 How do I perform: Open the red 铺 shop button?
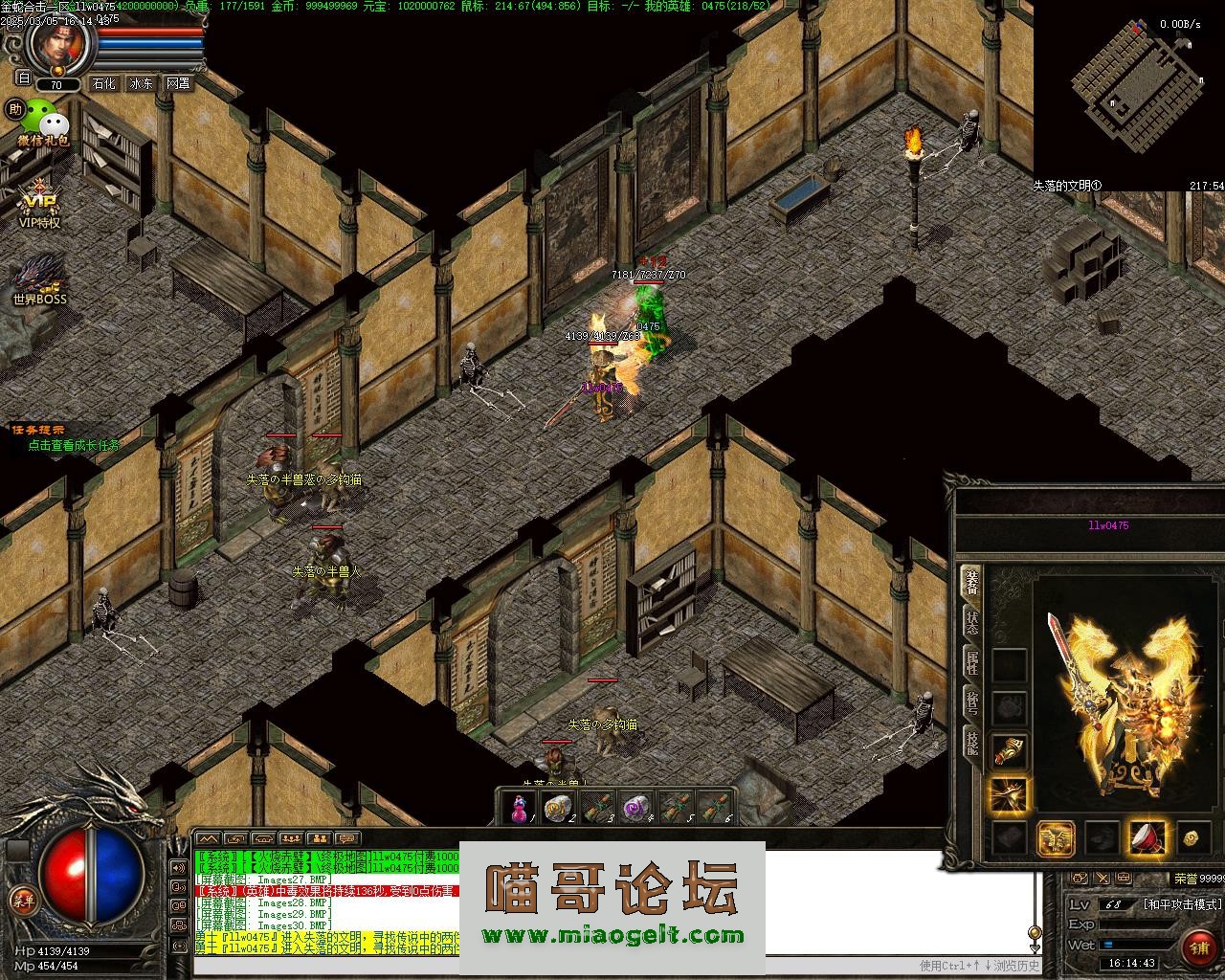(x=1197, y=947)
